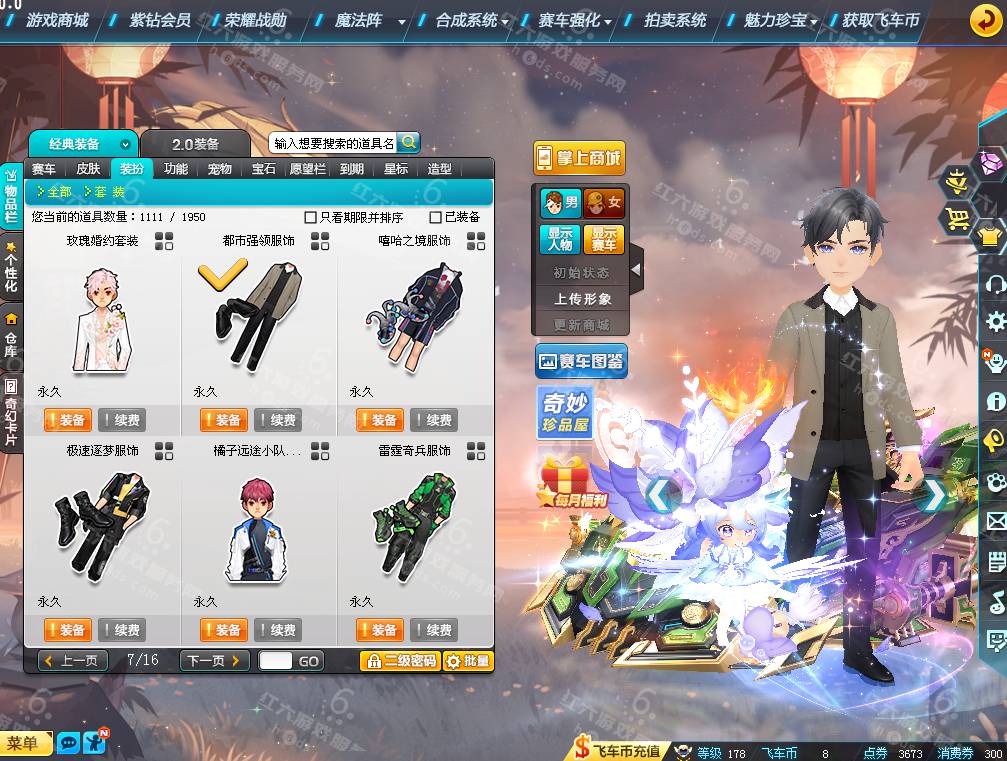Screen dimensions: 1007x761
Task: Choose the 雷霆奇兵服饰 outfit item
Action: click(414, 528)
